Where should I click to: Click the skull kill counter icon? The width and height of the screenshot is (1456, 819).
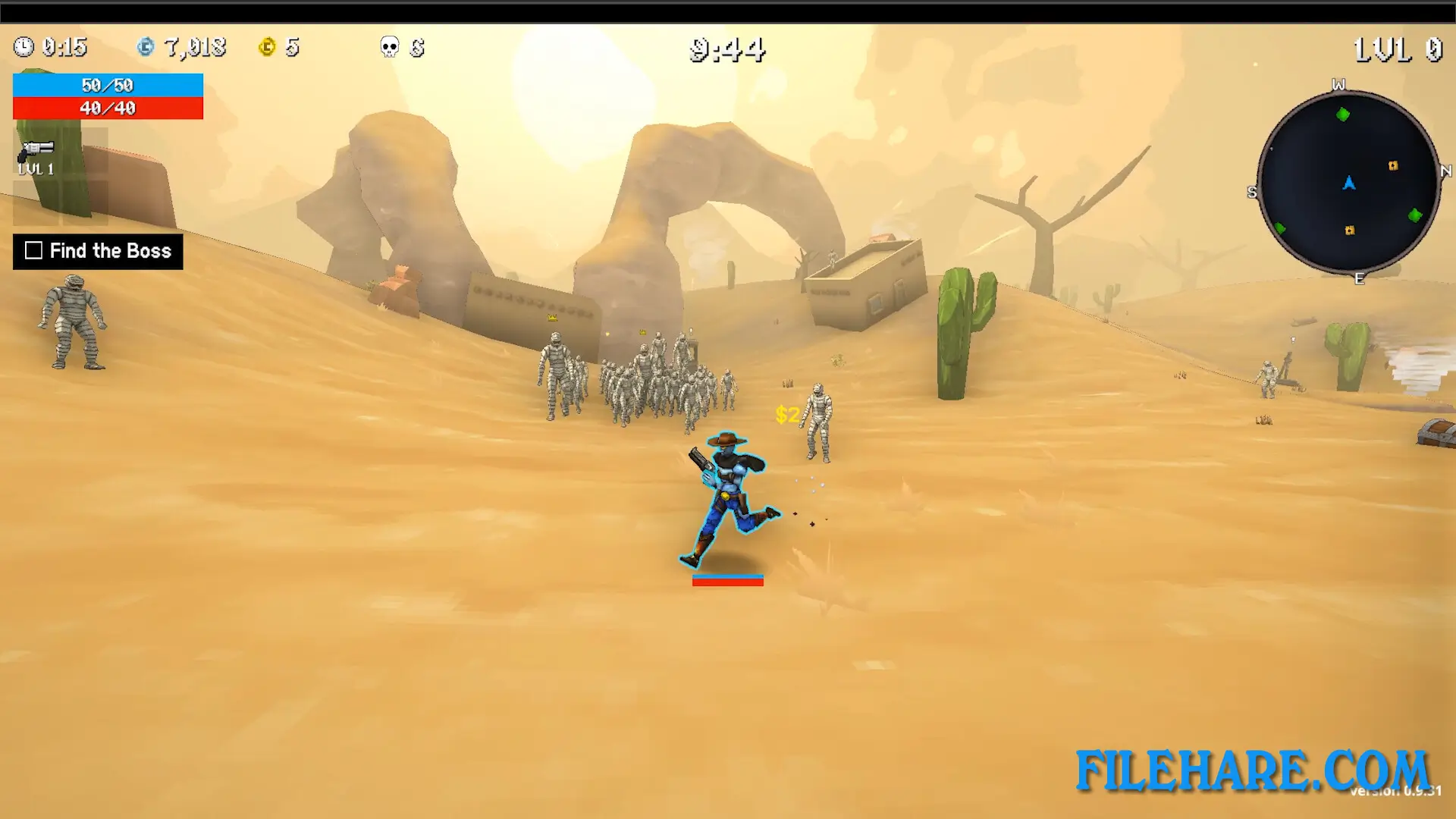[x=388, y=47]
